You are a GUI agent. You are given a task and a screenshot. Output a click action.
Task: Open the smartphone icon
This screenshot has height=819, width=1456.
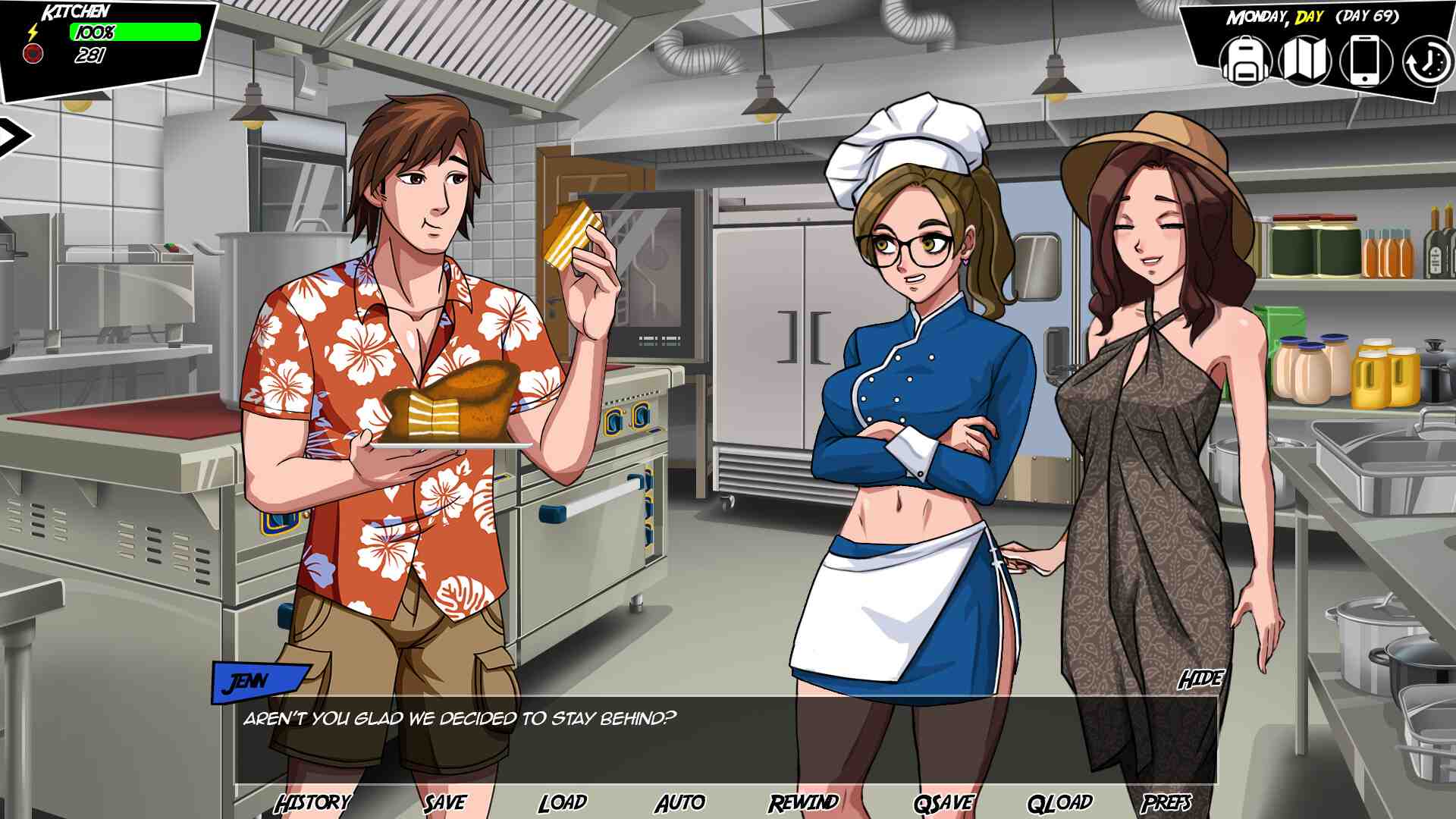(x=1365, y=60)
